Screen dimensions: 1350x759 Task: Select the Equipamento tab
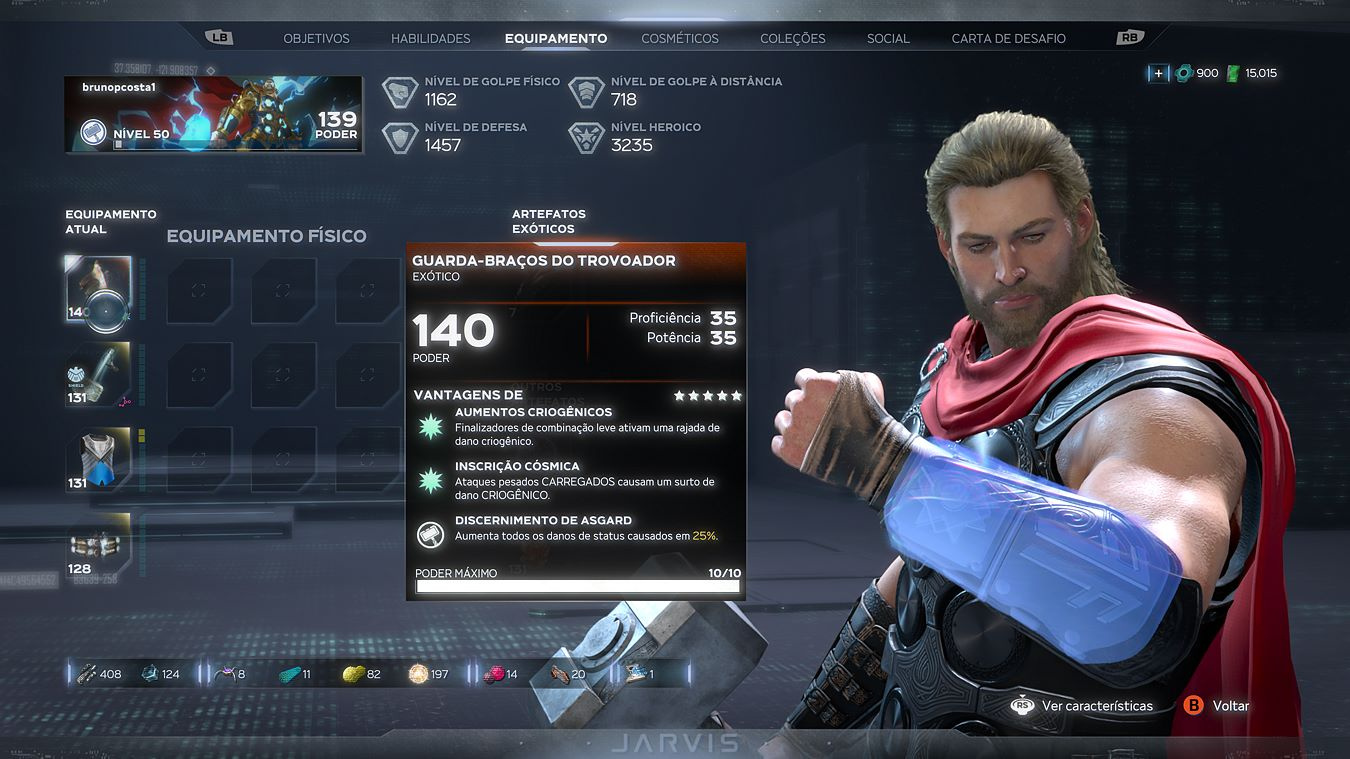(555, 38)
